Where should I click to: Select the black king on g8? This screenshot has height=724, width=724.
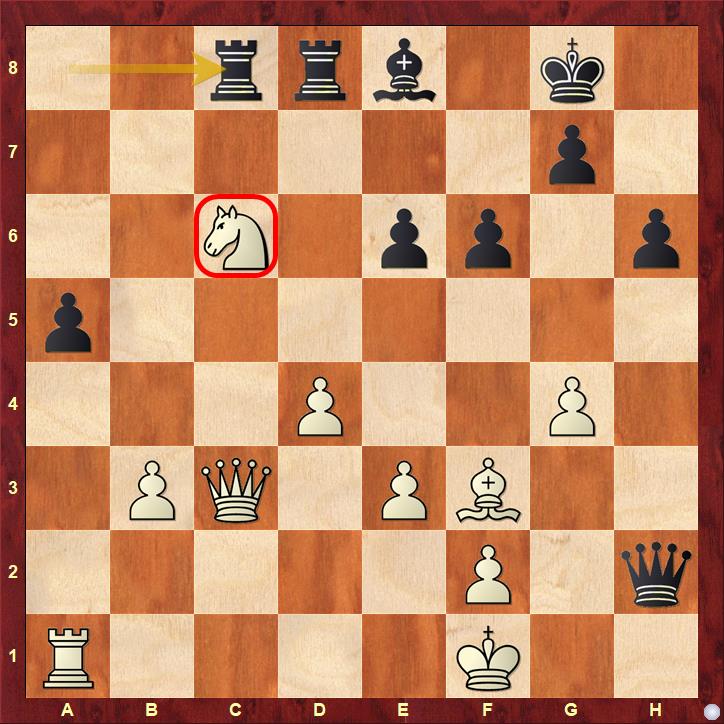(x=572, y=68)
